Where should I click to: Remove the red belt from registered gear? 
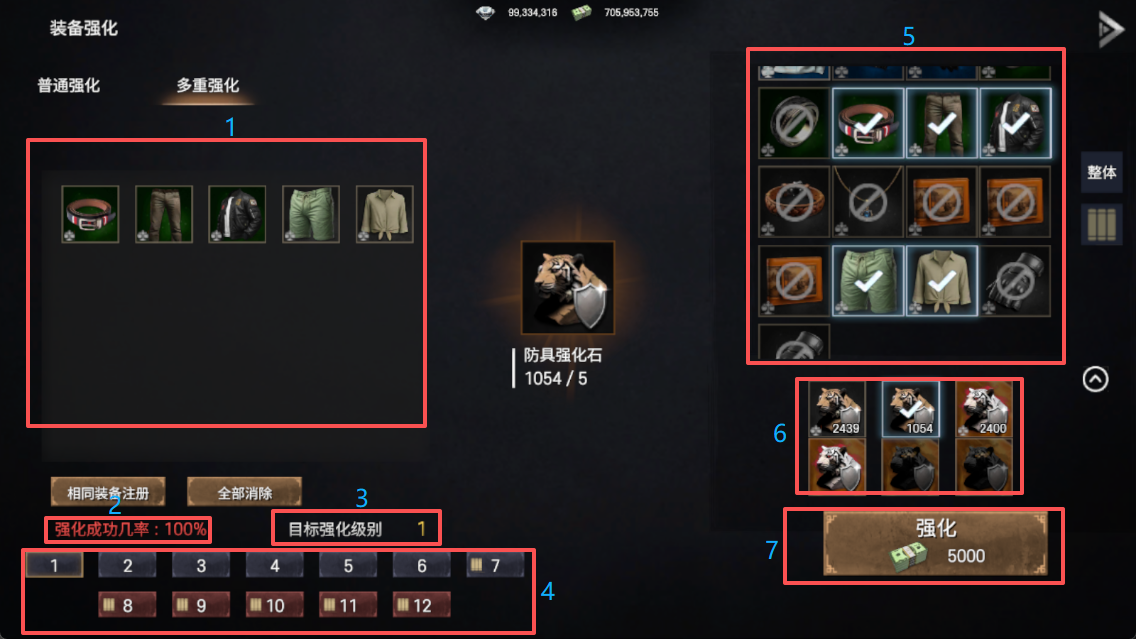pyautogui.click(x=90, y=214)
